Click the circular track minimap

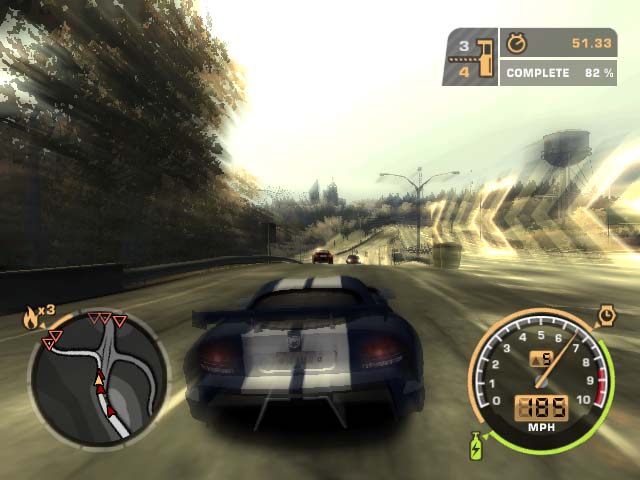(98, 378)
